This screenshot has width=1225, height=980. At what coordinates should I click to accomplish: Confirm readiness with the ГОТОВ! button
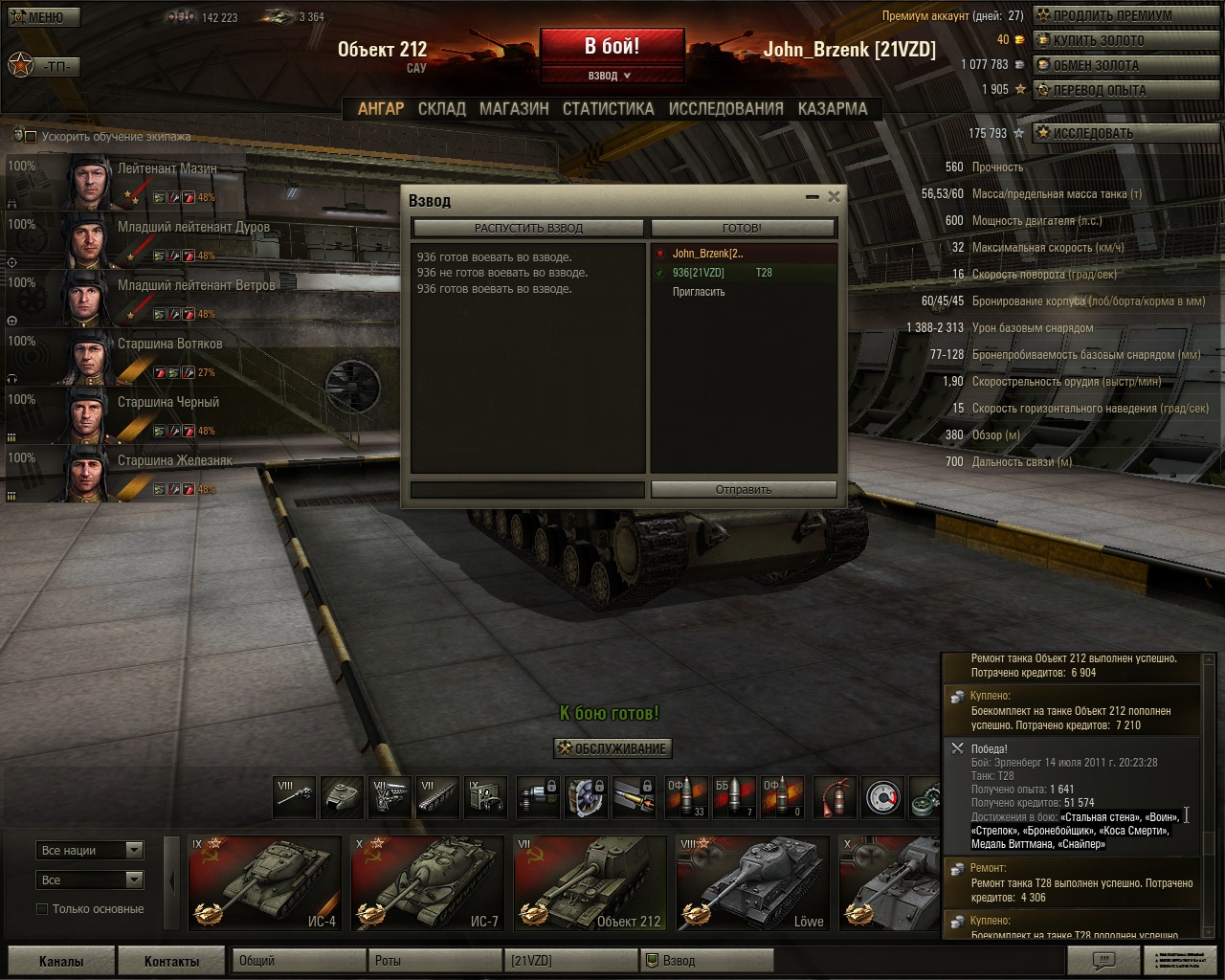tap(743, 228)
